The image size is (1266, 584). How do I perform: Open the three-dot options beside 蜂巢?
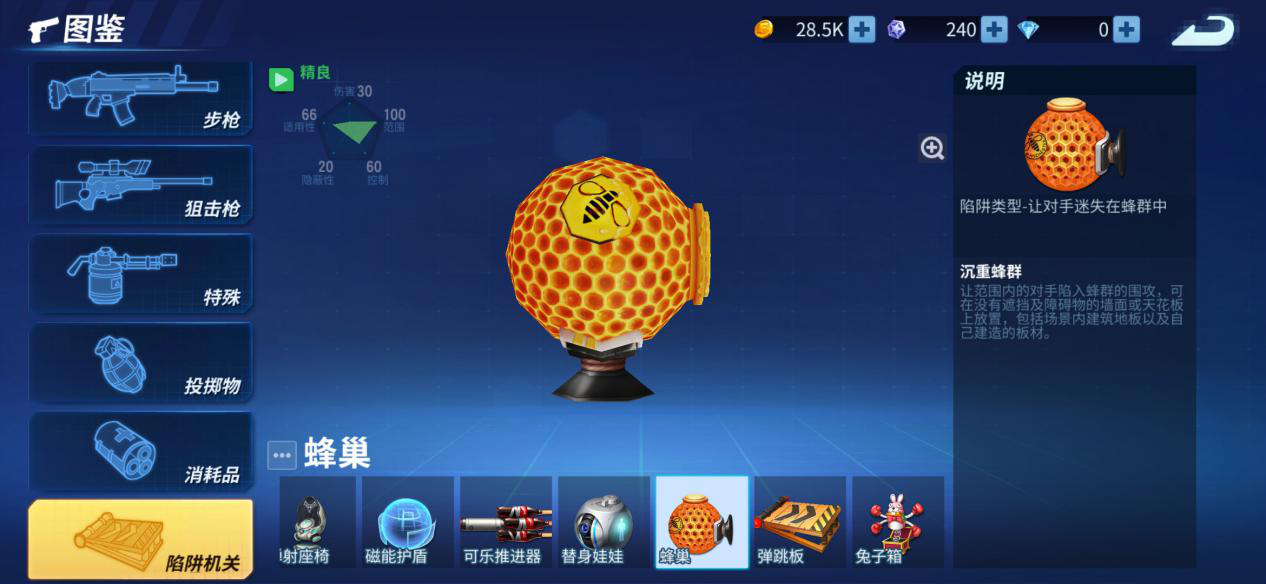point(282,455)
